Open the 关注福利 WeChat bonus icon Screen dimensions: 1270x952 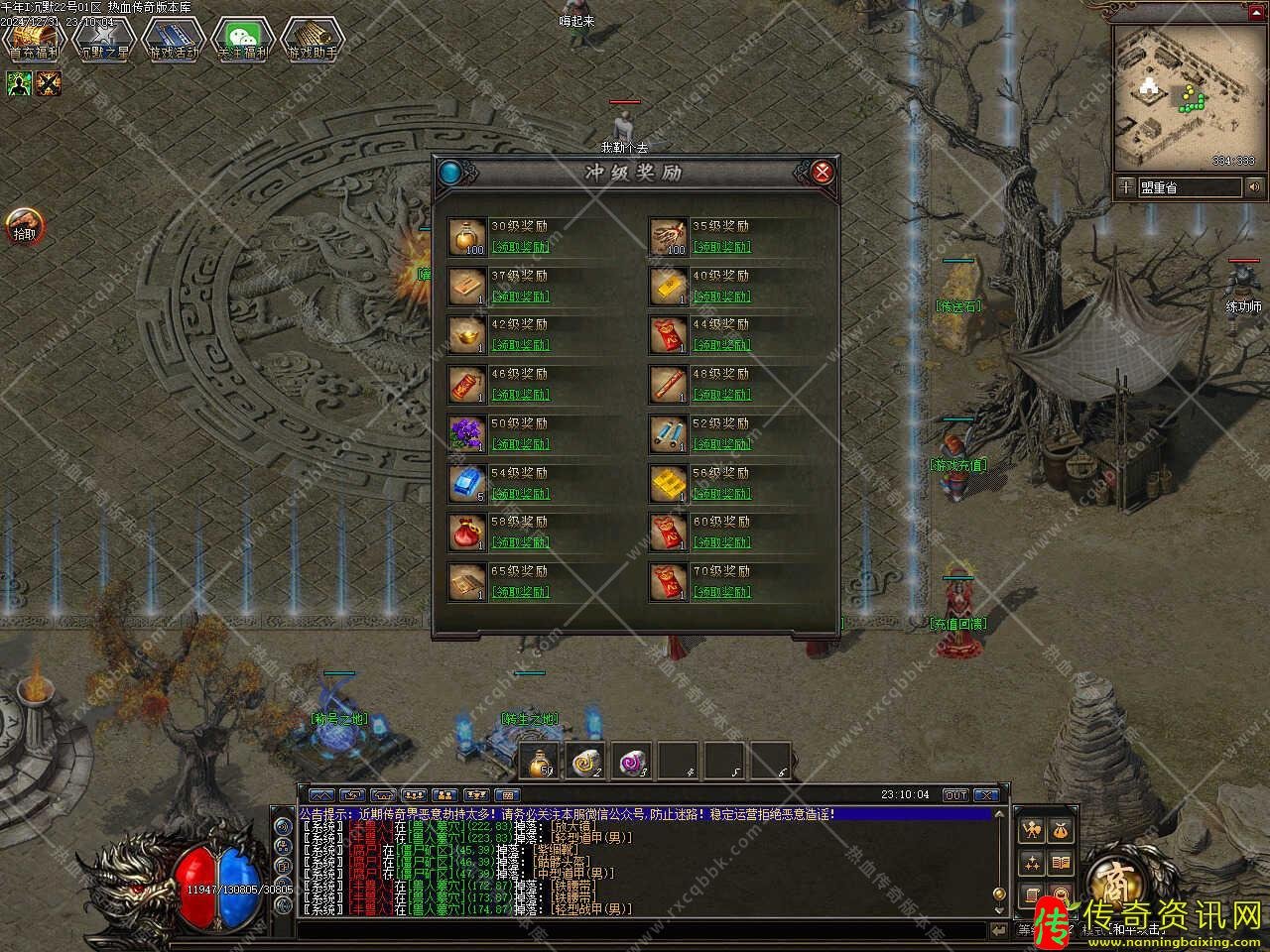click(242, 40)
